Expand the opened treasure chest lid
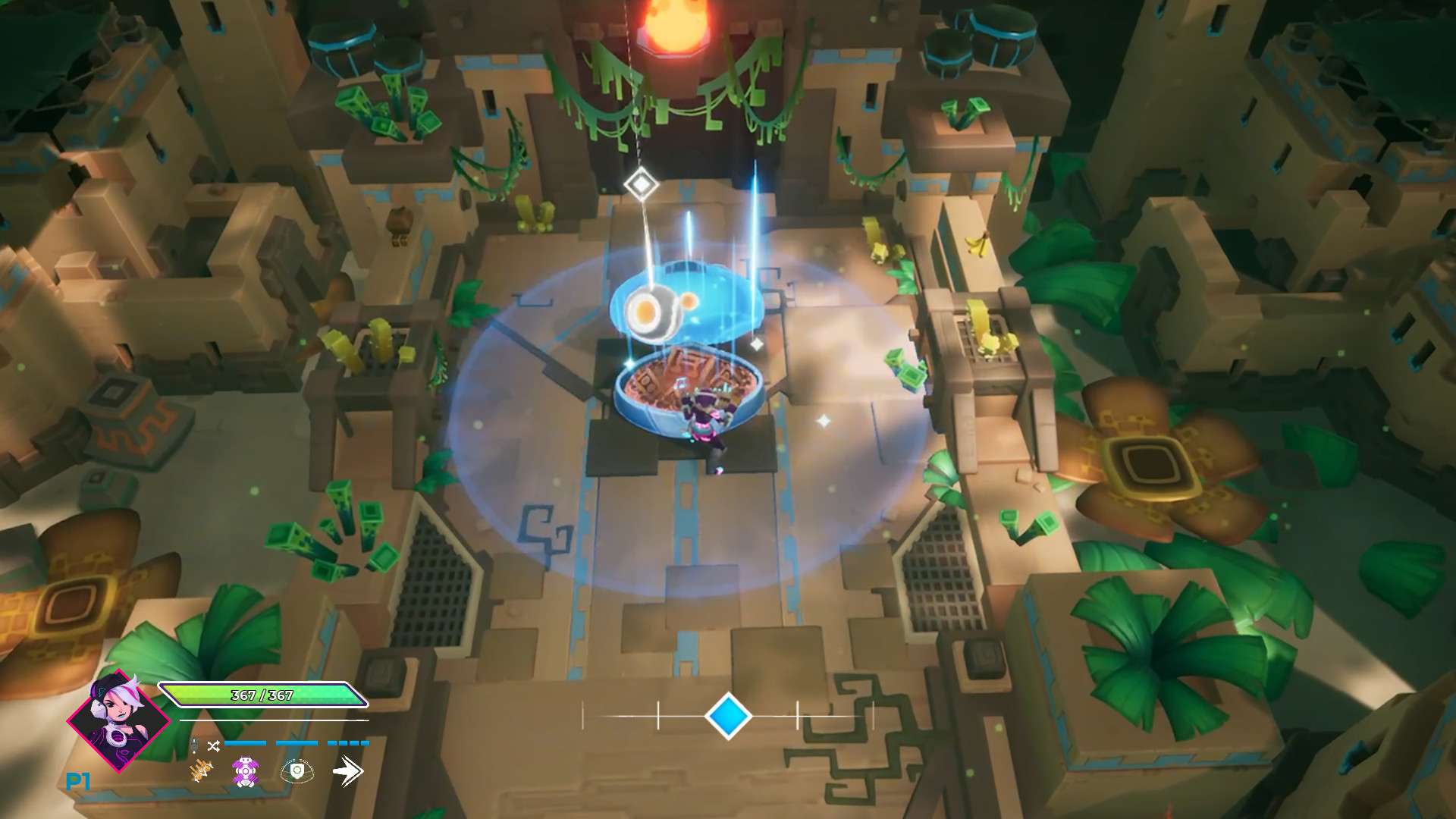Image resolution: width=1456 pixels, height=819 pixels. click(x=686, y=394)
